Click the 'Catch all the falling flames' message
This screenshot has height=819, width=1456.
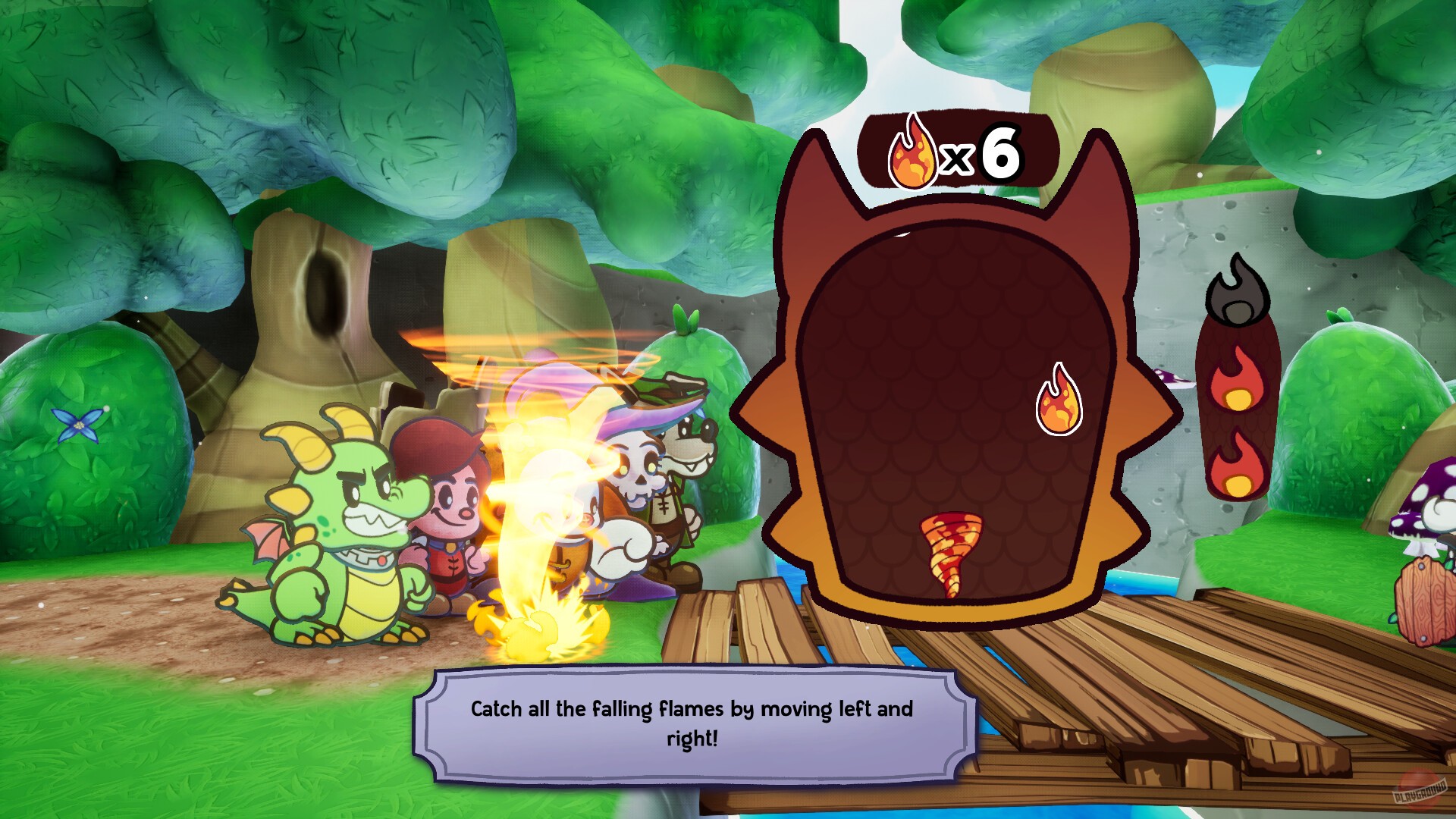pyautogui.click(x=694, y=711)
